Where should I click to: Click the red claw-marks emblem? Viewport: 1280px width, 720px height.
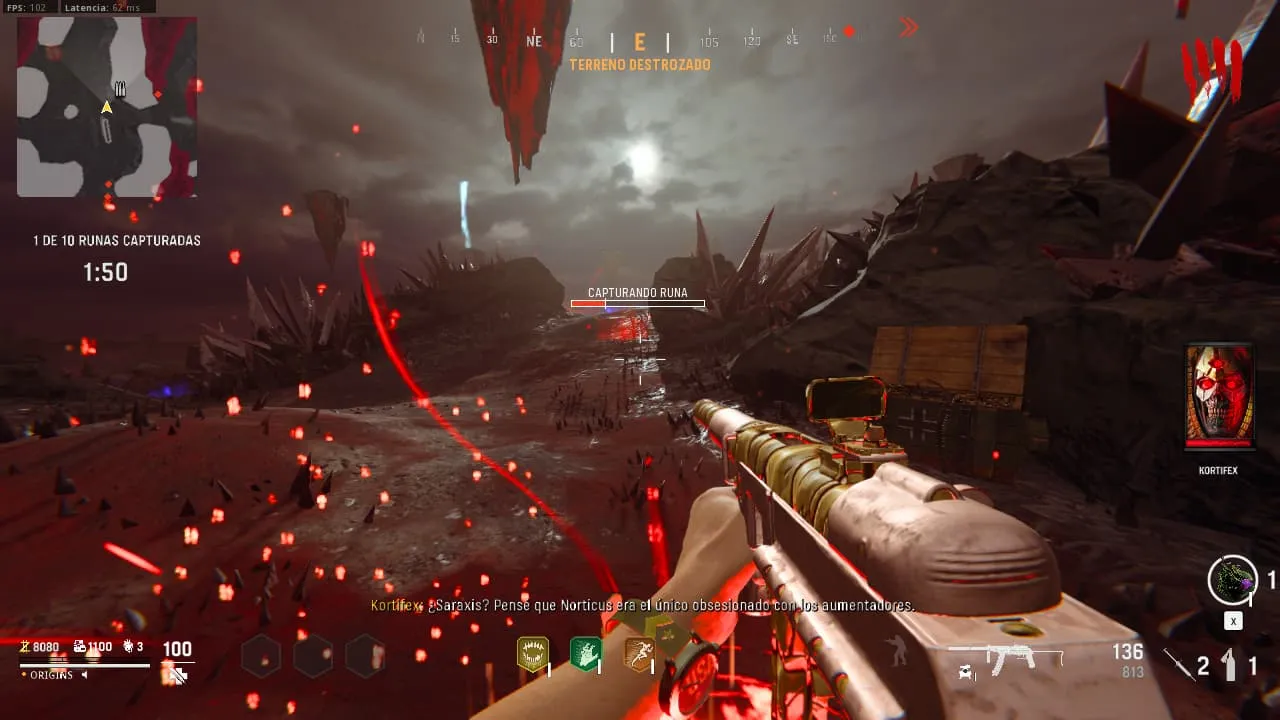(x=1211, y=72)
